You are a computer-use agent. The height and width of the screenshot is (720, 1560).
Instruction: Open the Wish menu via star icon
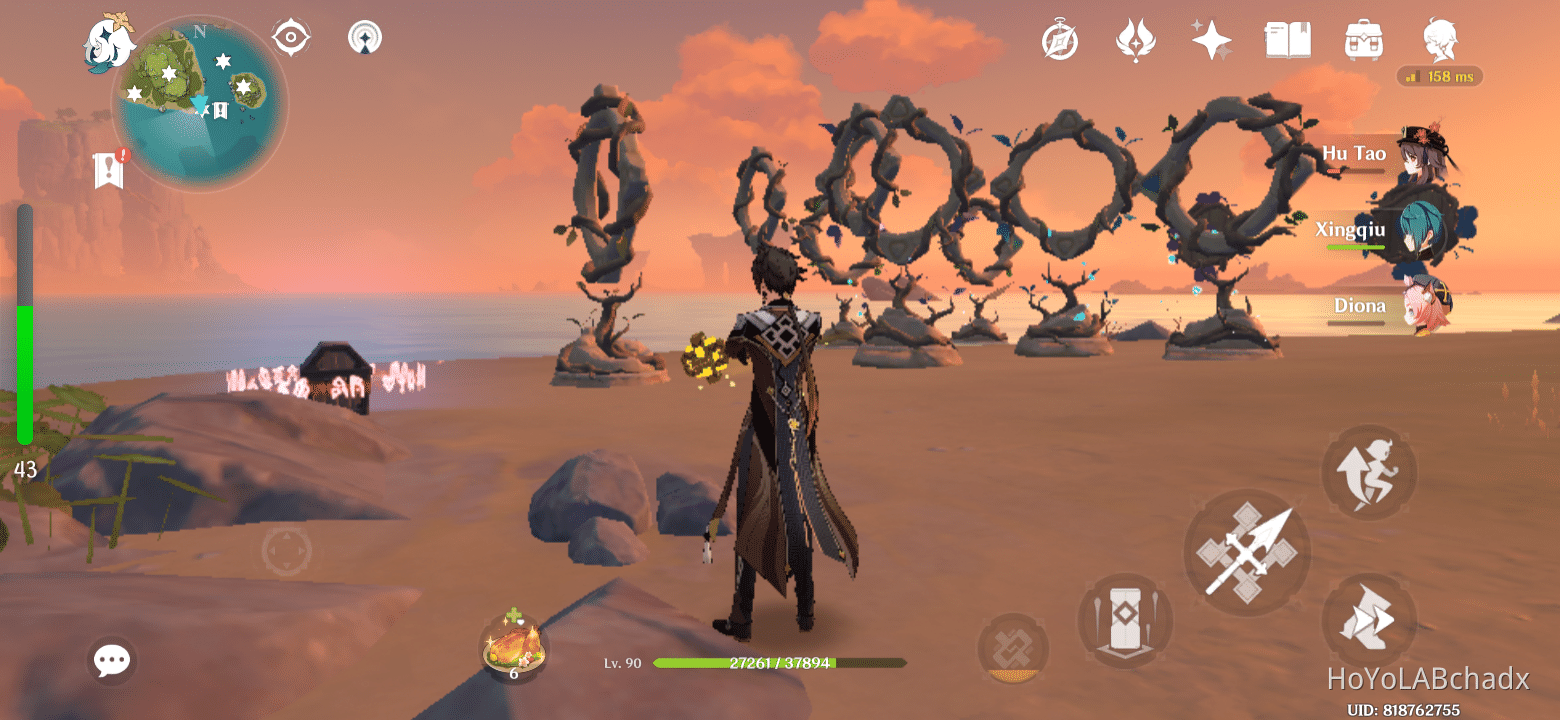point(1211,40)
